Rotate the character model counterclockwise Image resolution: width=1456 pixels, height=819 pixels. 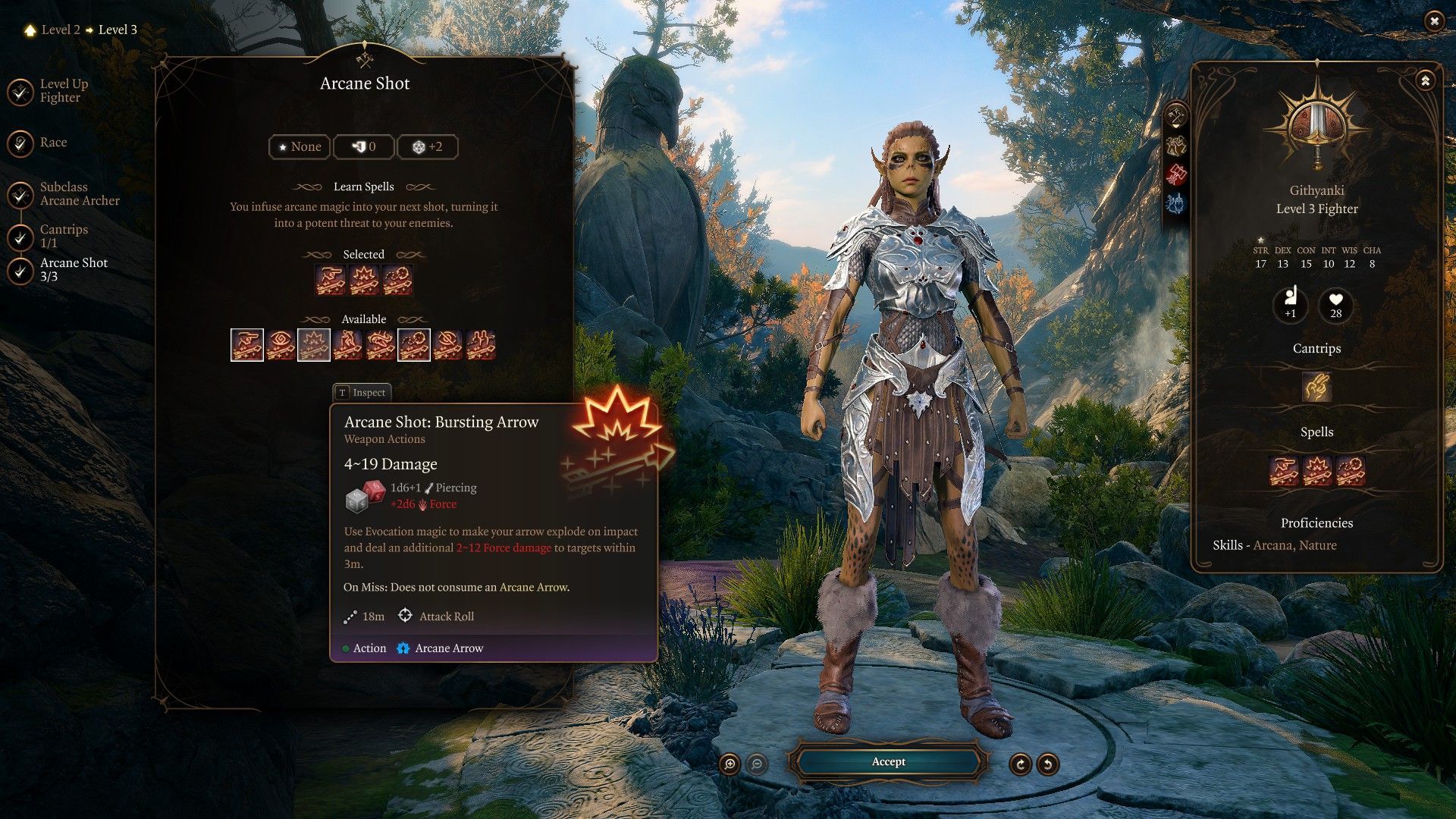(1047, 764)
